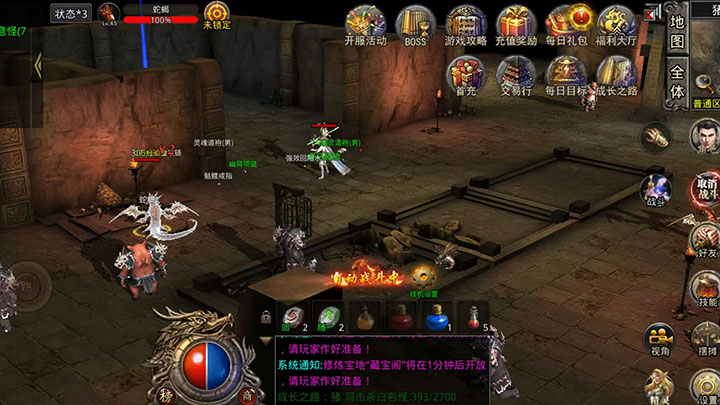Use the blue mana potion slot
The height and width of the screenshot is (405, 720).
[435, 316]
